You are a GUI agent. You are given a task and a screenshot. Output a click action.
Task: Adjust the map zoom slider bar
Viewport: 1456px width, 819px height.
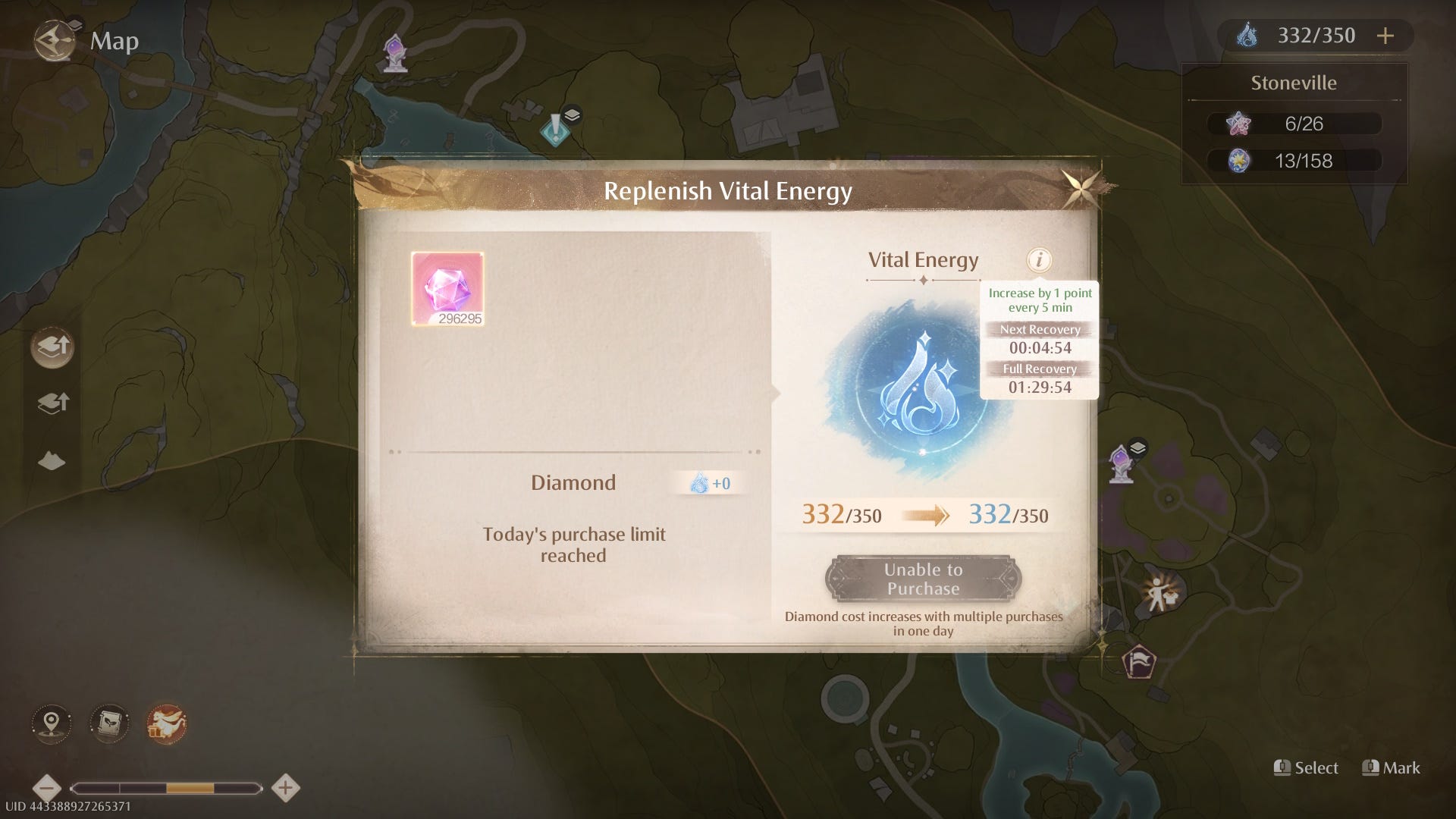coord(166,789)
